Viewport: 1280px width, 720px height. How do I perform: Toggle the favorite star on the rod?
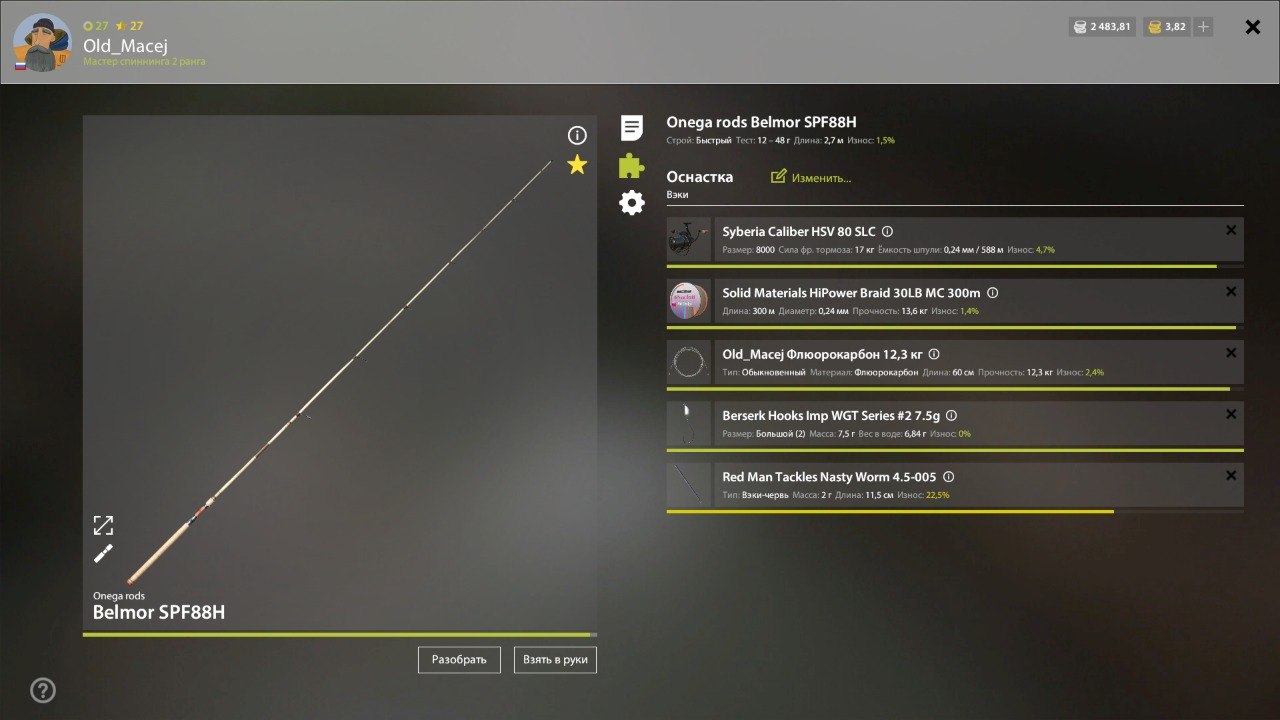click(x=576, y=165)
